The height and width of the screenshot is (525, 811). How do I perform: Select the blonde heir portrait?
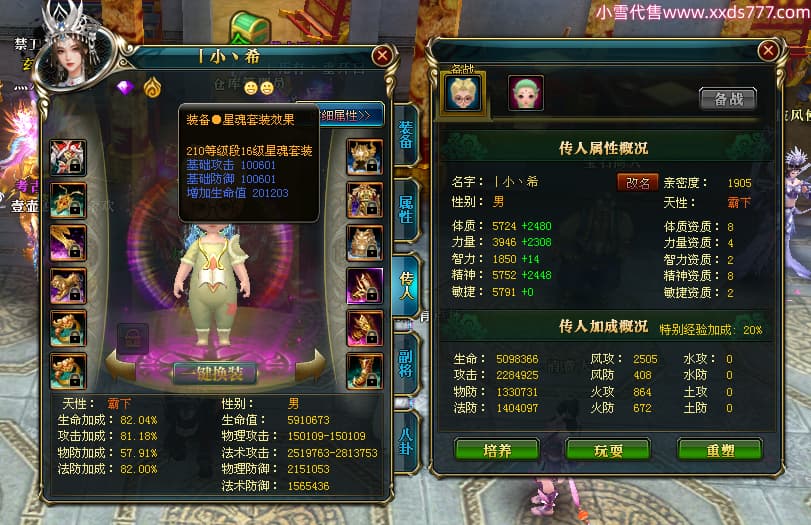click(x=463, y=92)
